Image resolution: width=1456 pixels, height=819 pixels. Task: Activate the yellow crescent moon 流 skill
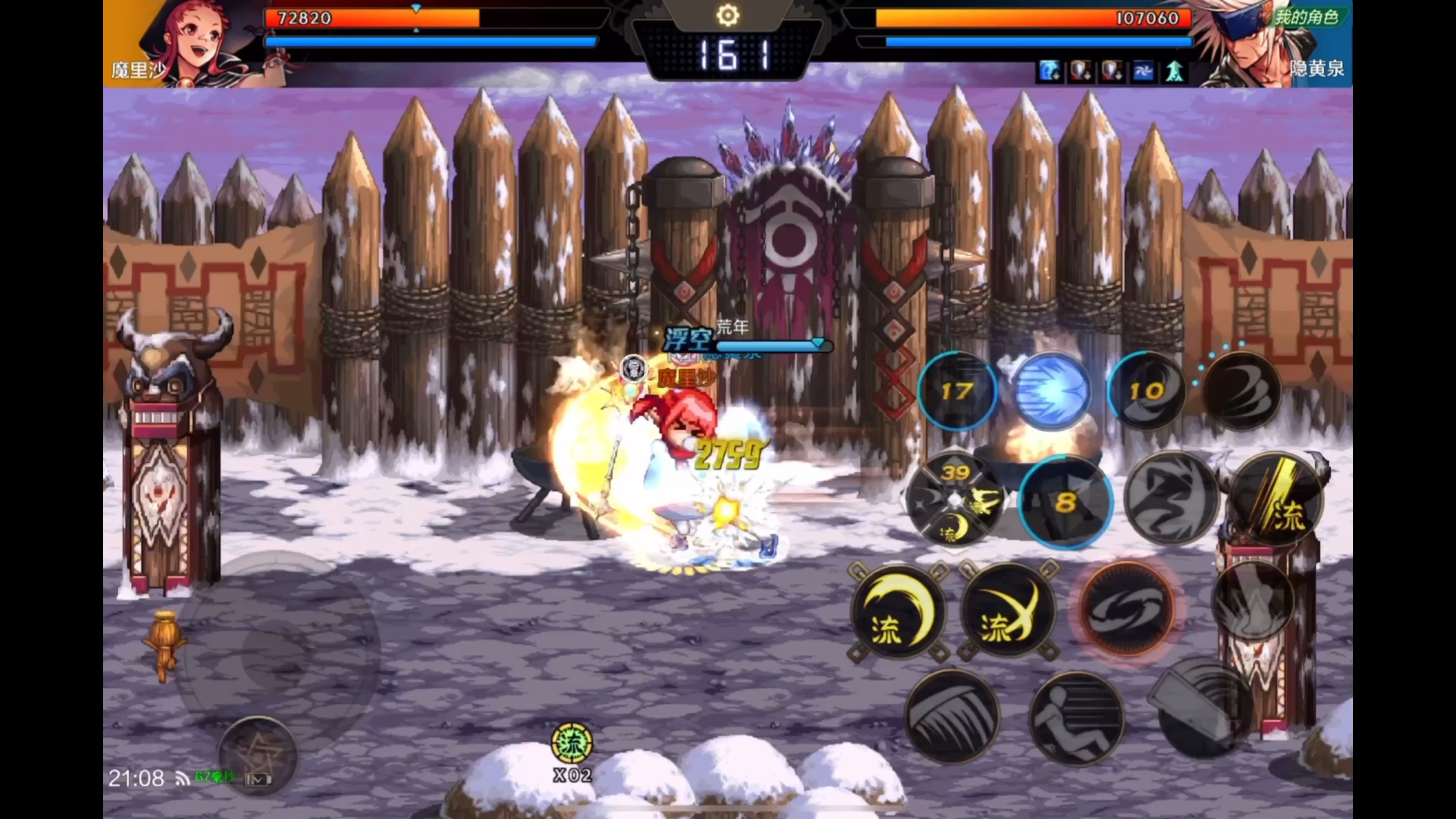[897, 612]
